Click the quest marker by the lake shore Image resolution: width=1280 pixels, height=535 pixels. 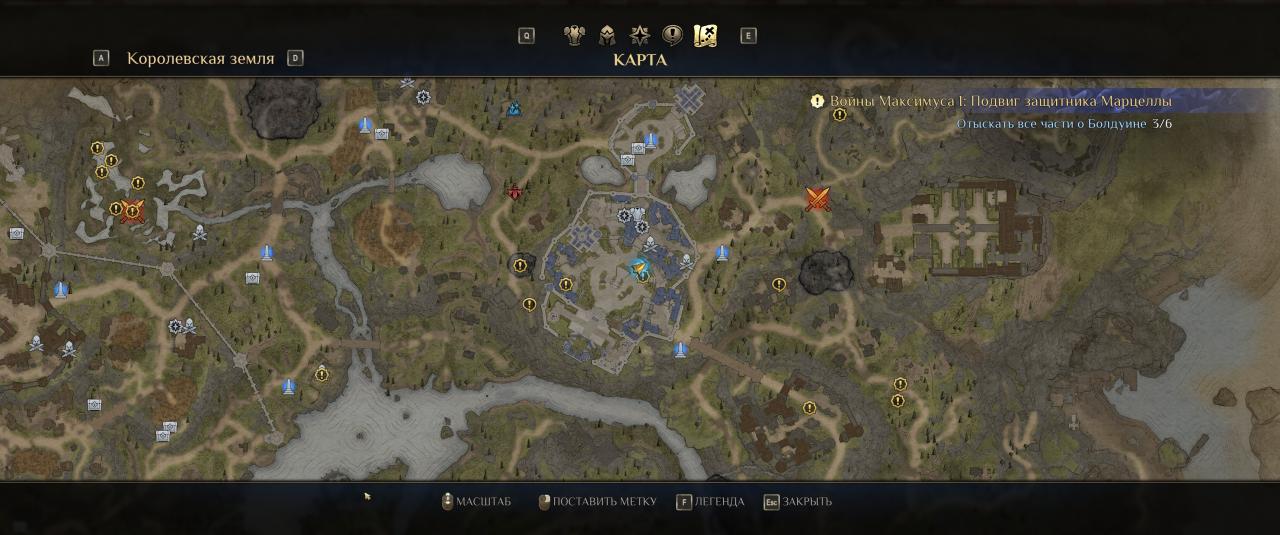(322, 374)
